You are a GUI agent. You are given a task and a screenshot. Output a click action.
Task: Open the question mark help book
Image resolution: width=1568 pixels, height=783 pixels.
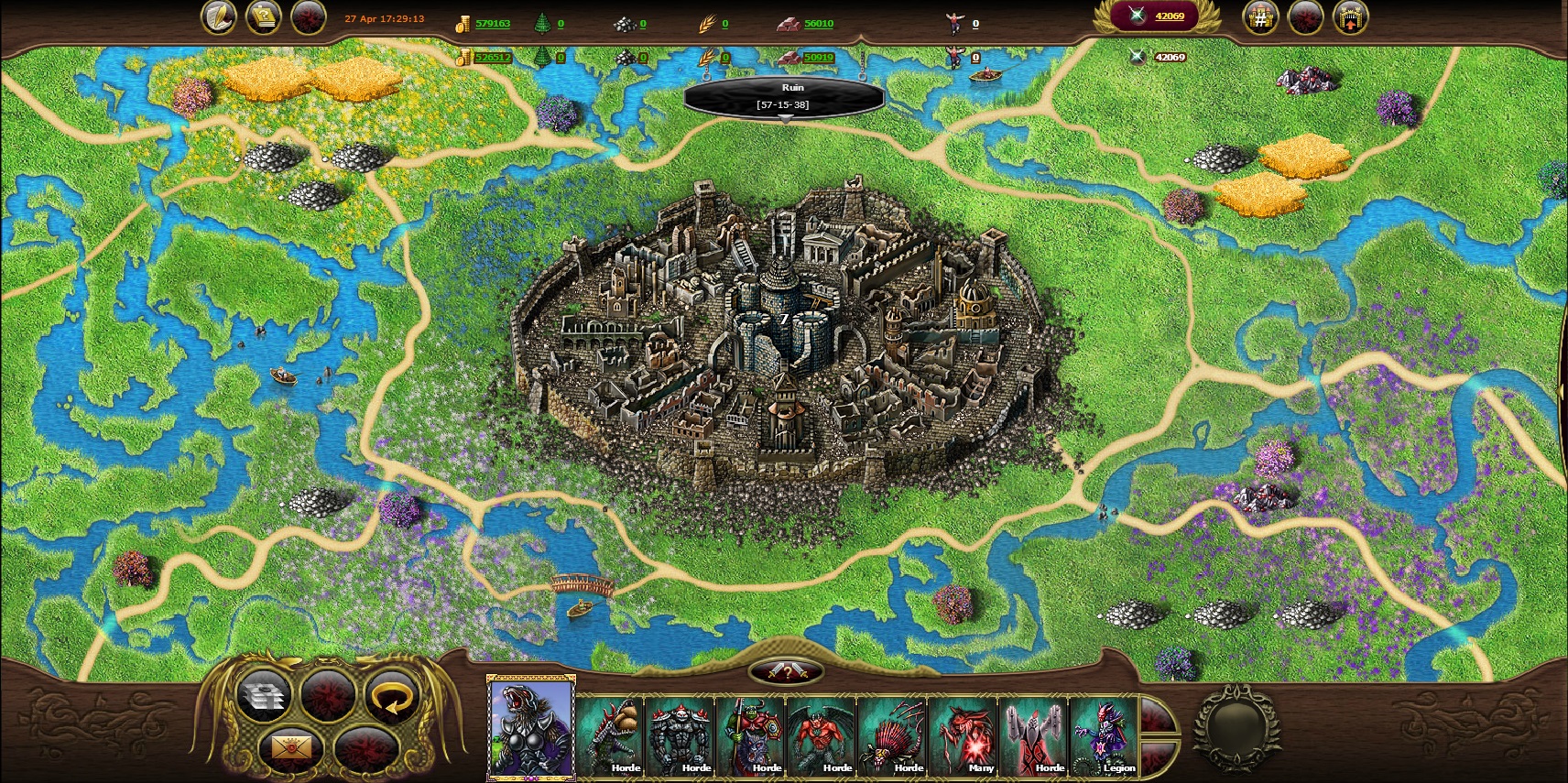pos(264,17)
